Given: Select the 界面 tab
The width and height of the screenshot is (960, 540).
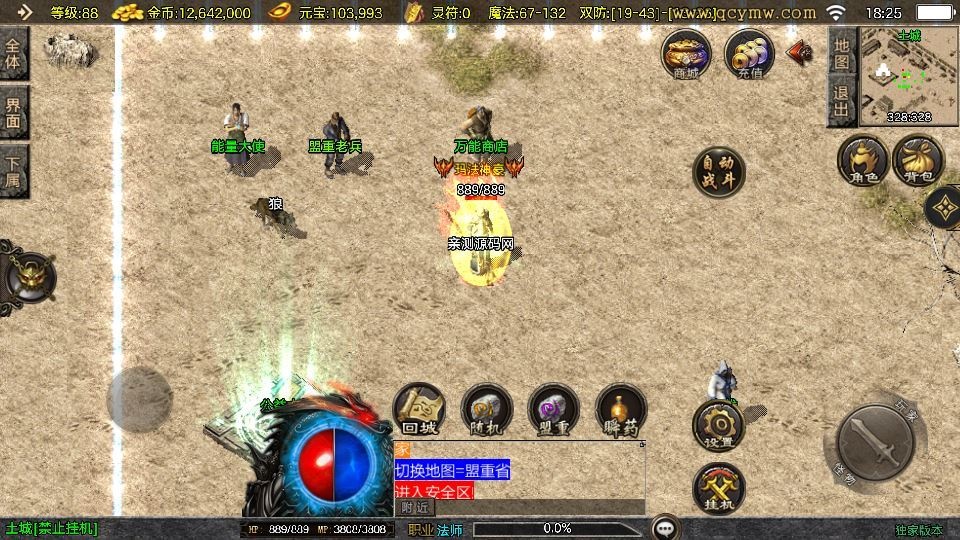Looking at the screenshot, I should pos(14,112).
